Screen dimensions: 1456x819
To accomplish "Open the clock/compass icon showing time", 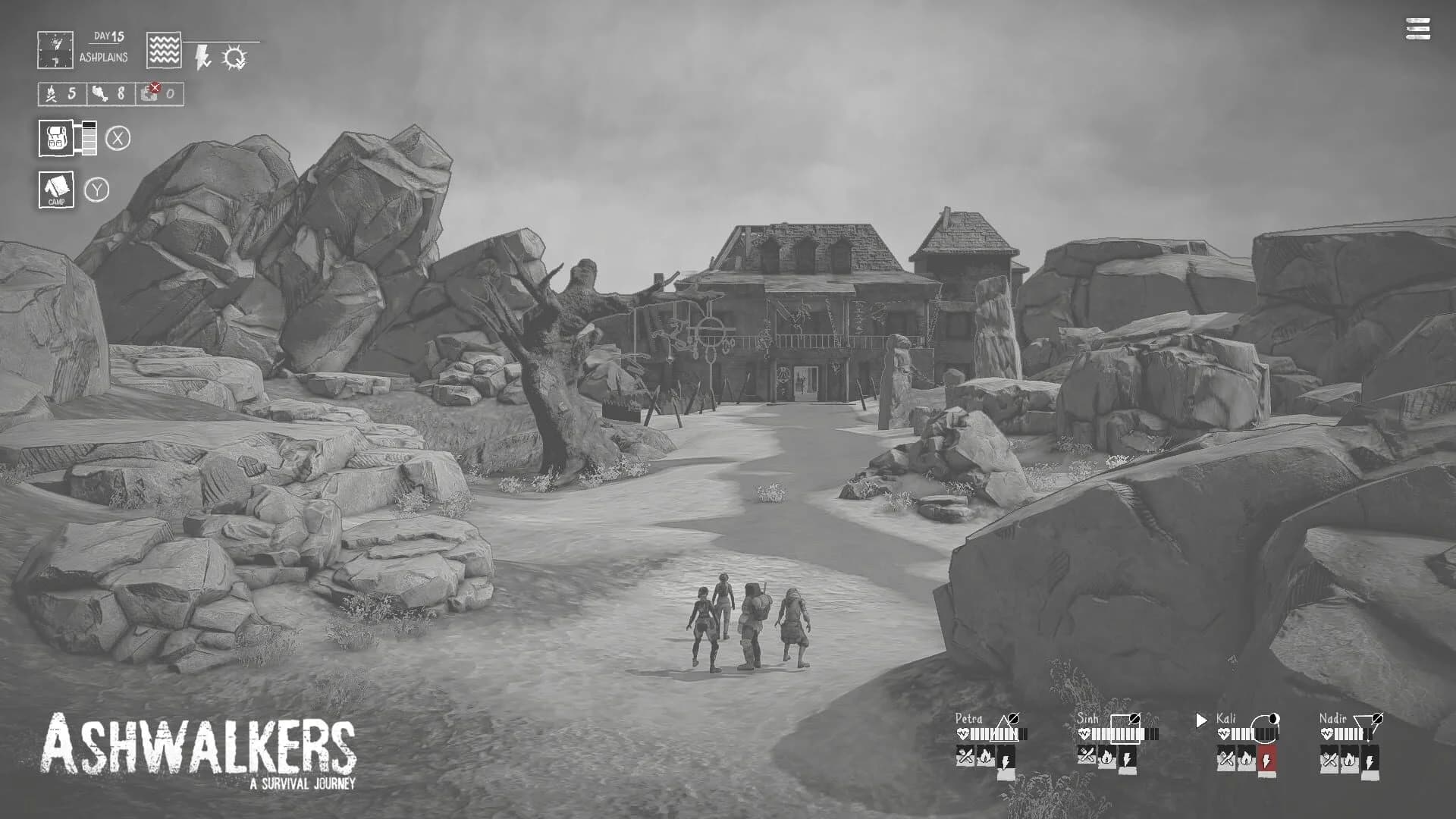I will pos(55,50).
